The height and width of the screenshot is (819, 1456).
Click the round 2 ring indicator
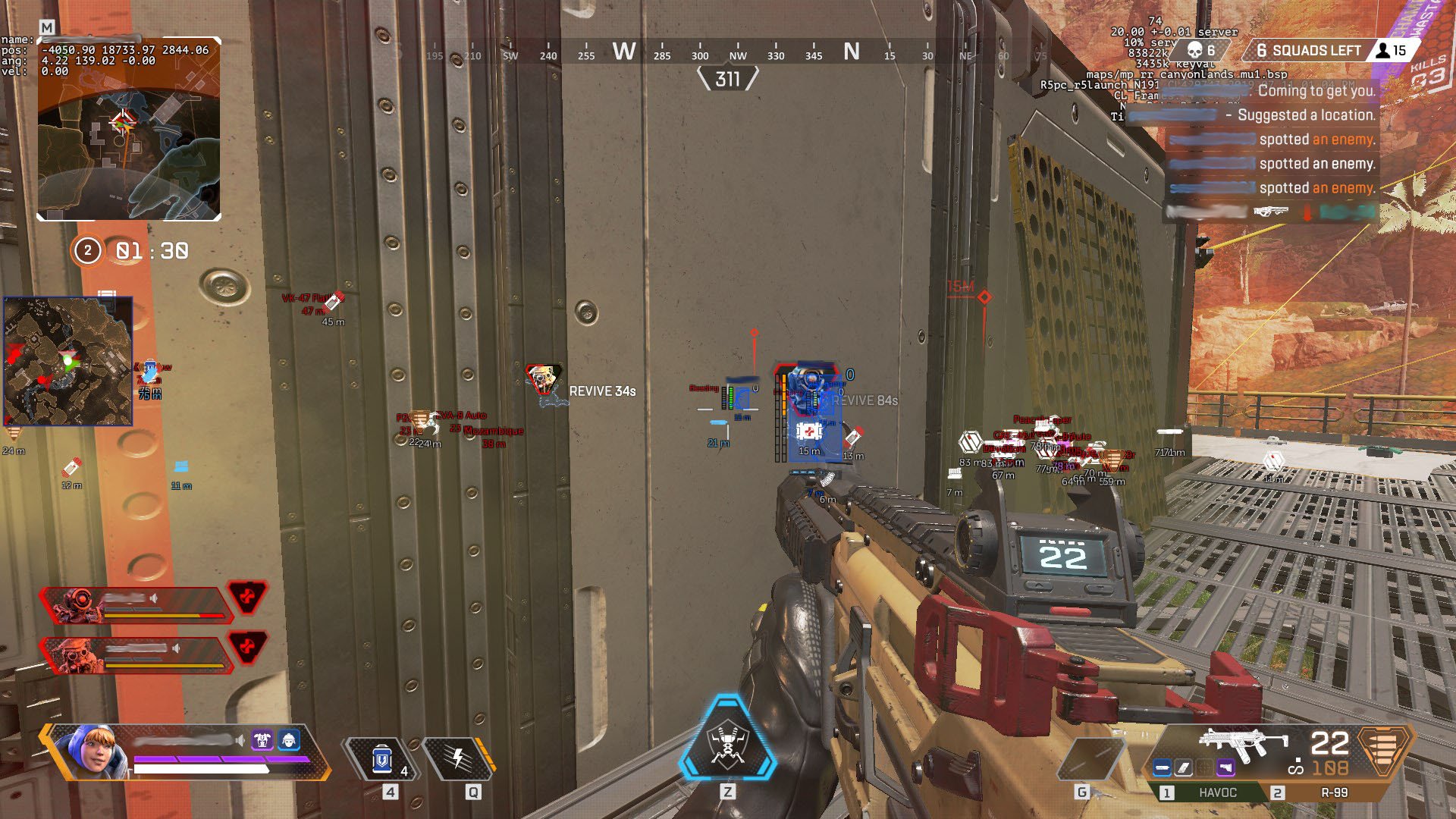pyautogui.click(x=87, y=251)
